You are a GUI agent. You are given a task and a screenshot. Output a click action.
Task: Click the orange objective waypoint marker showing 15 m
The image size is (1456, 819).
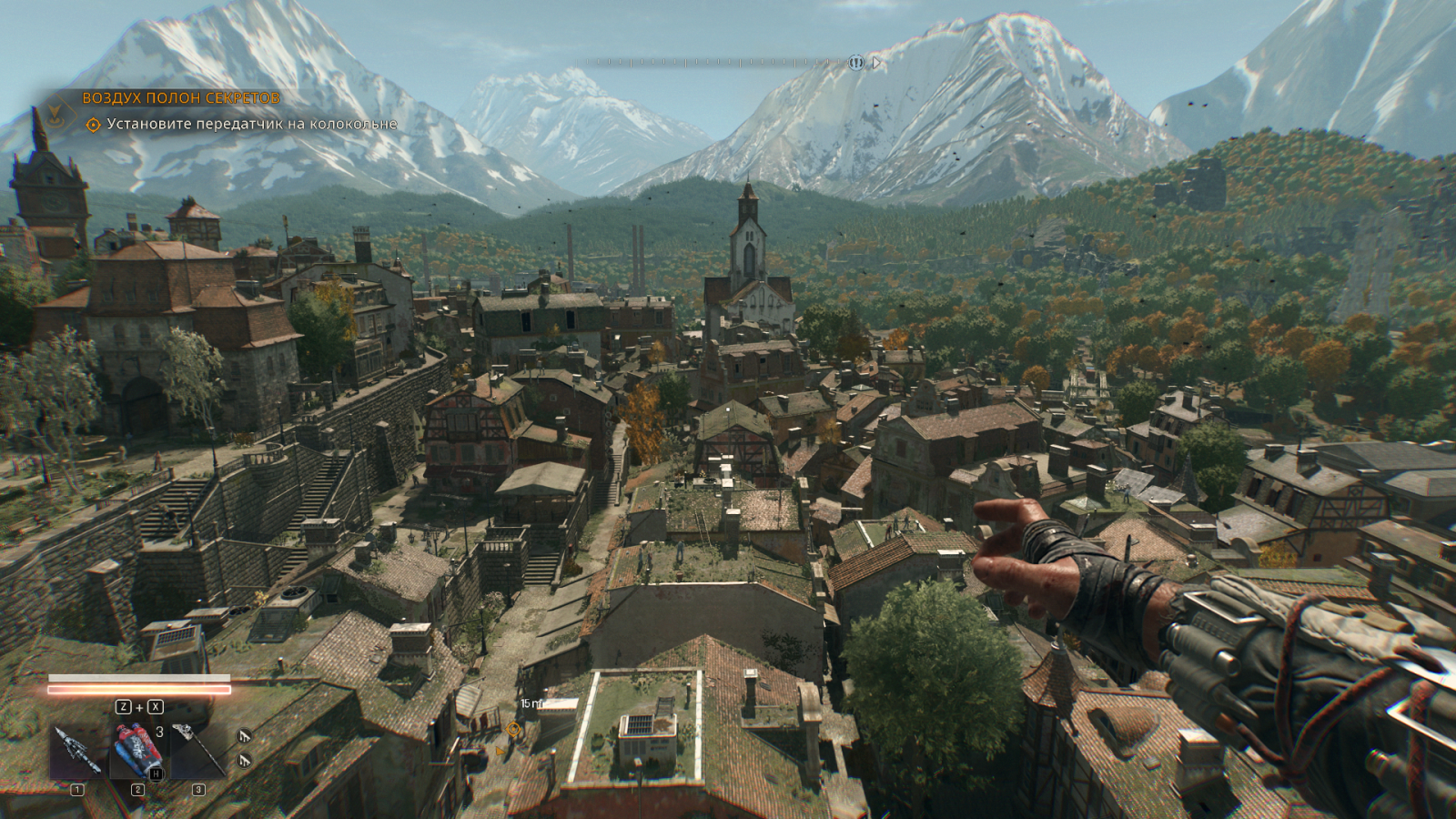514,728
